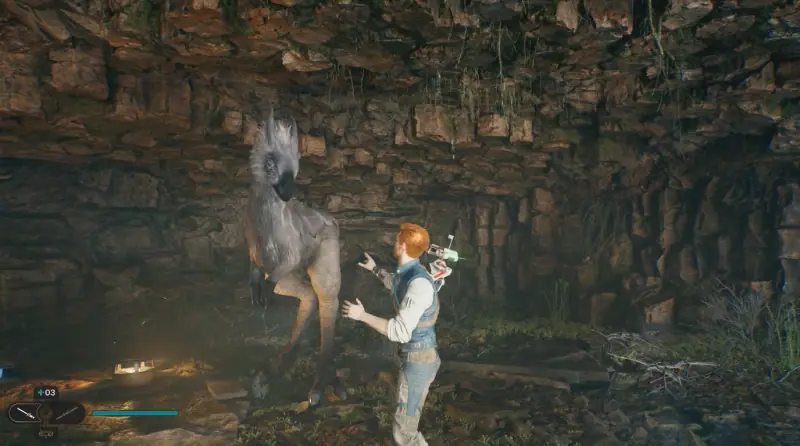Select the highlighted left lightsaber stance slot

(26, 412)
